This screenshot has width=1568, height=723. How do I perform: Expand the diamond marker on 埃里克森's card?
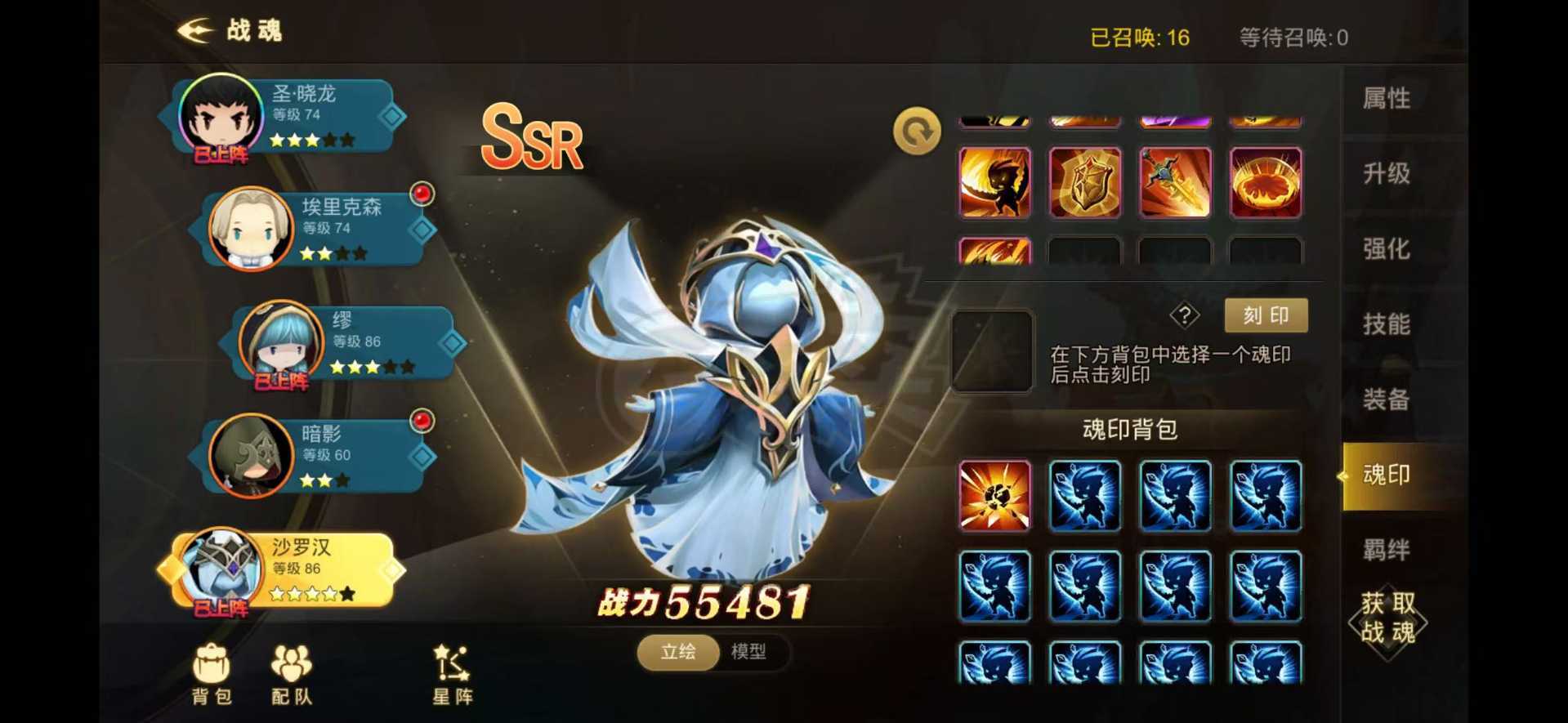[x=422, y=229]
